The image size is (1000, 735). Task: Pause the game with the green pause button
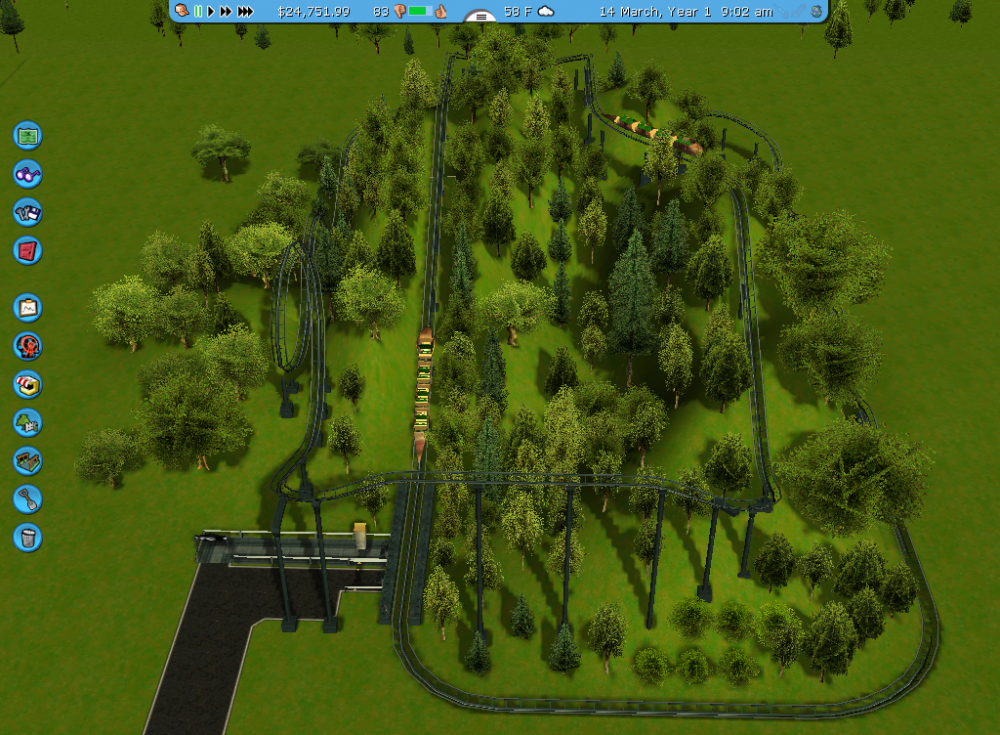coord(198,11)
